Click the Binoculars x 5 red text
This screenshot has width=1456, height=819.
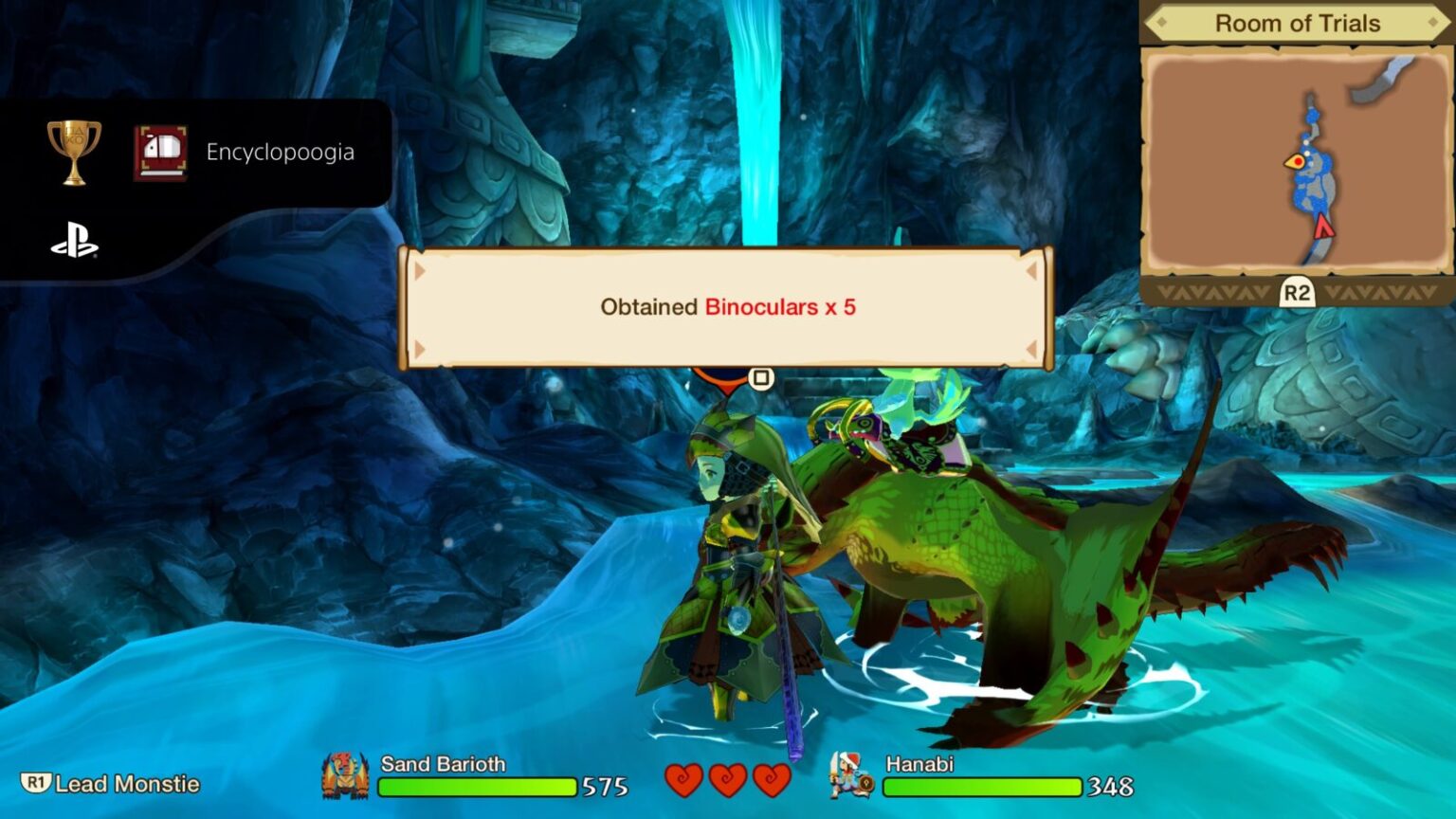pyautogui.click(x=780, y=307)
